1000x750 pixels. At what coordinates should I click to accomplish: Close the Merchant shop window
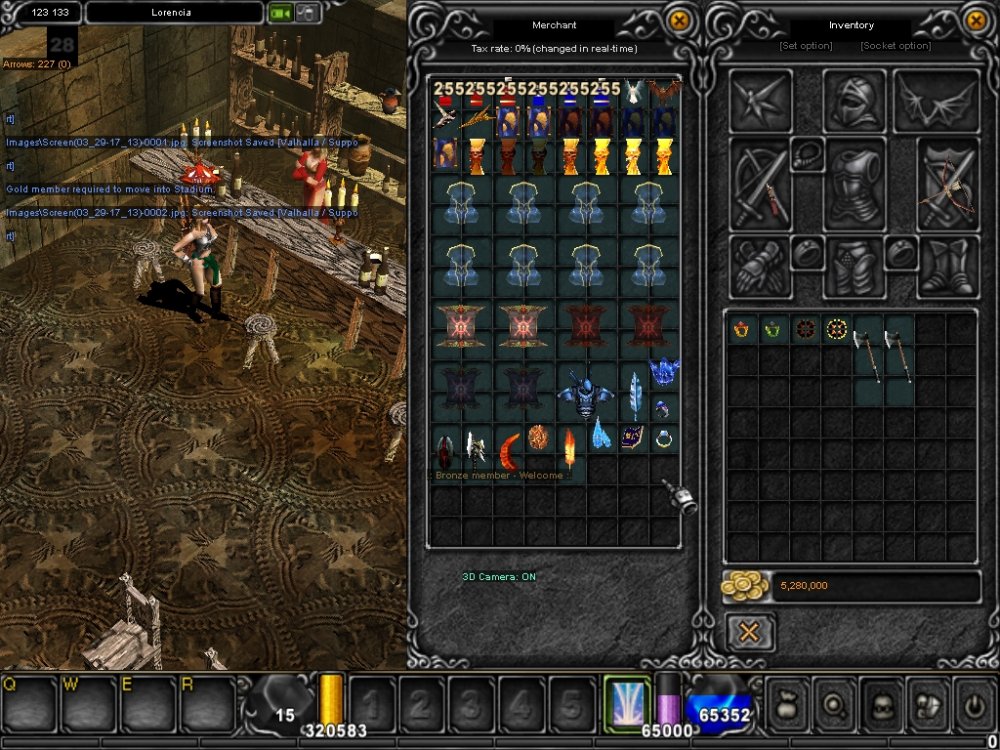pyautogui.click(x=679, y=20)
